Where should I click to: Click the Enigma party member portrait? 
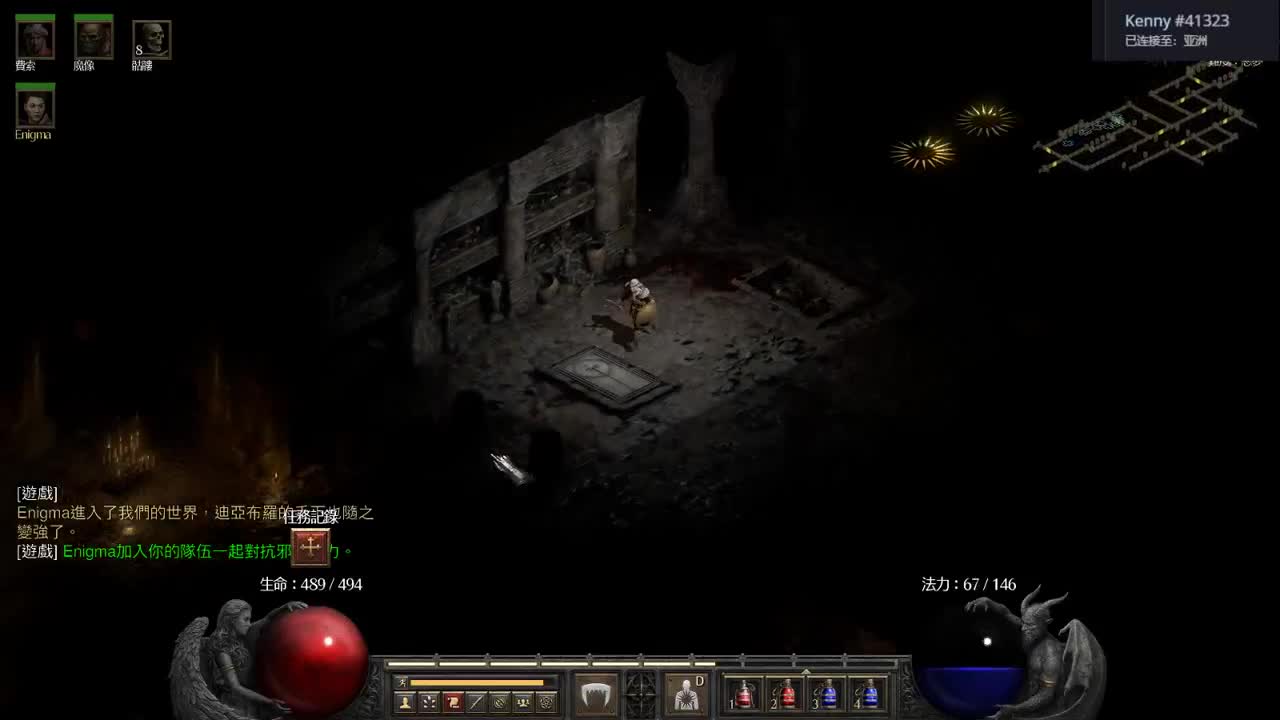tap(34, 107)
